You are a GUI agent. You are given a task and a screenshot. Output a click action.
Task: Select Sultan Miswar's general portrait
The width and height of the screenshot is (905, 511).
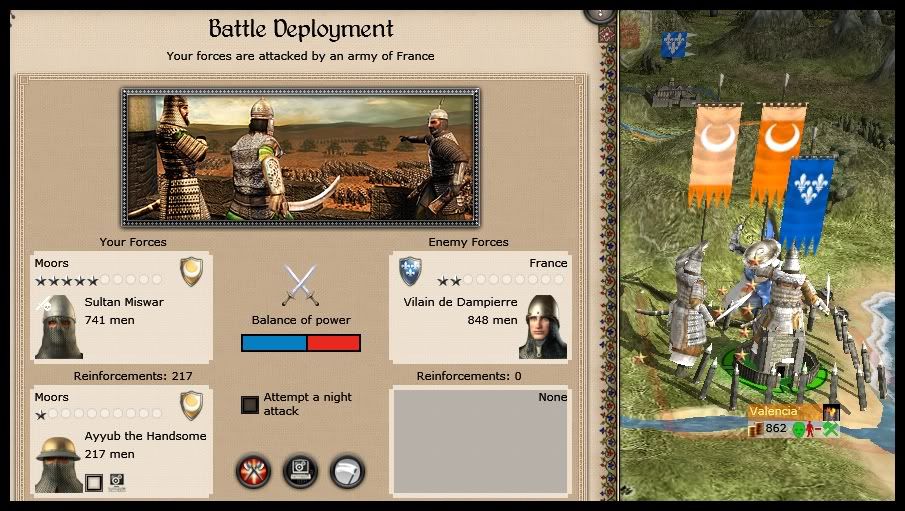point(57,327)
